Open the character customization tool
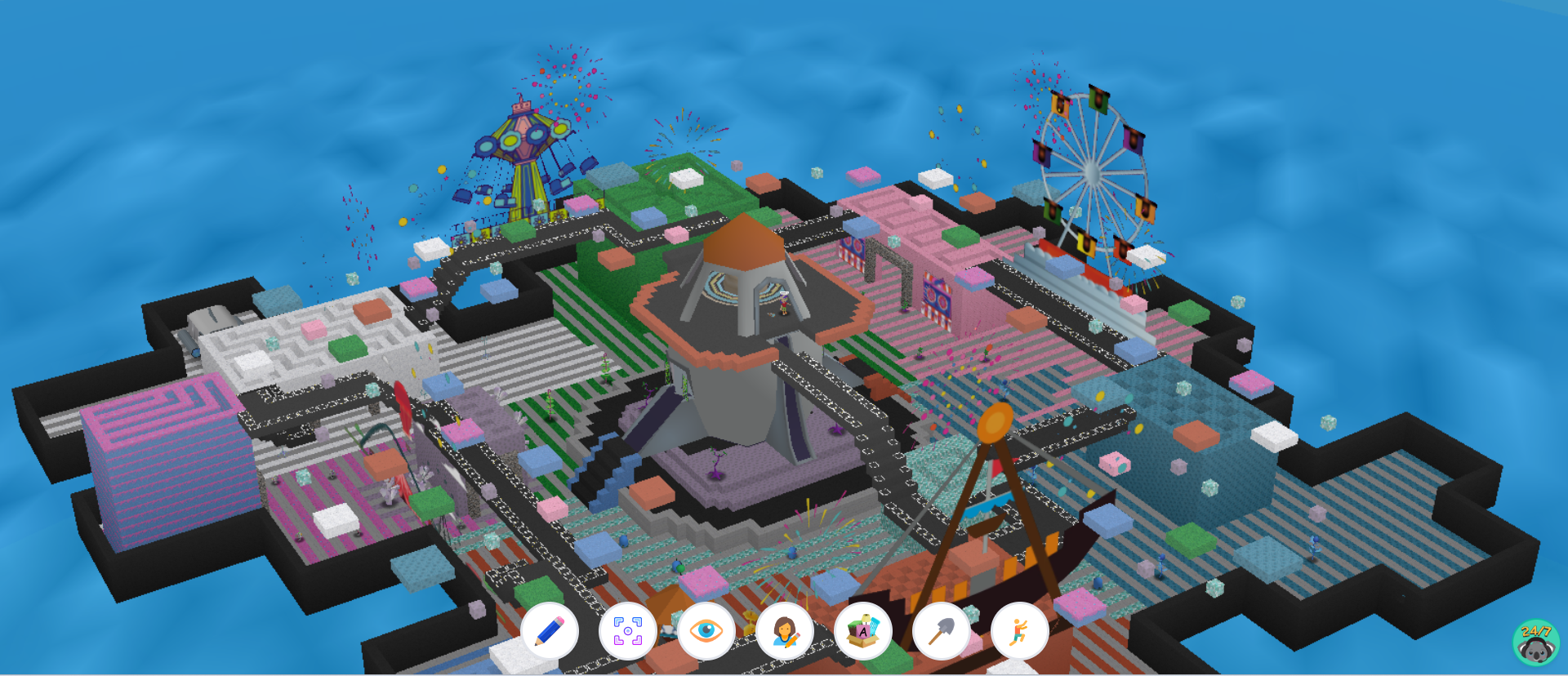 [785, 630]
